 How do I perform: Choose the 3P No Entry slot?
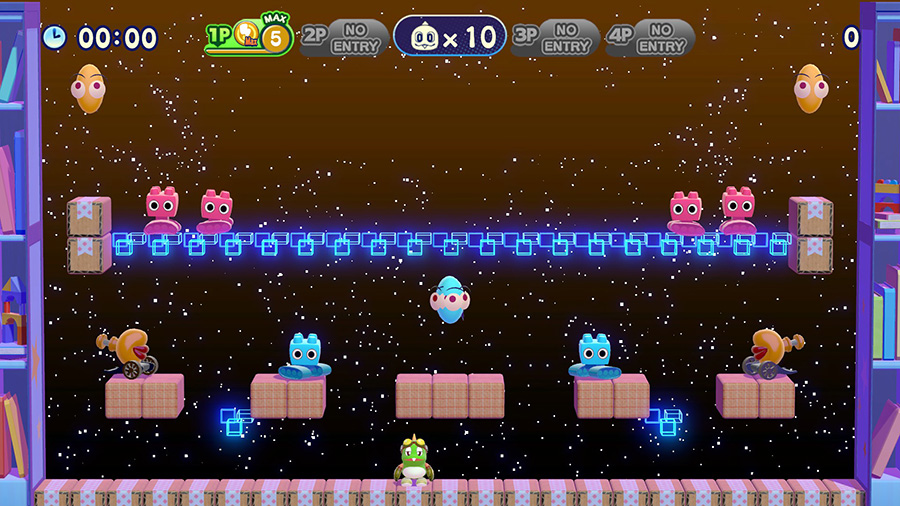tap(555, 38)
